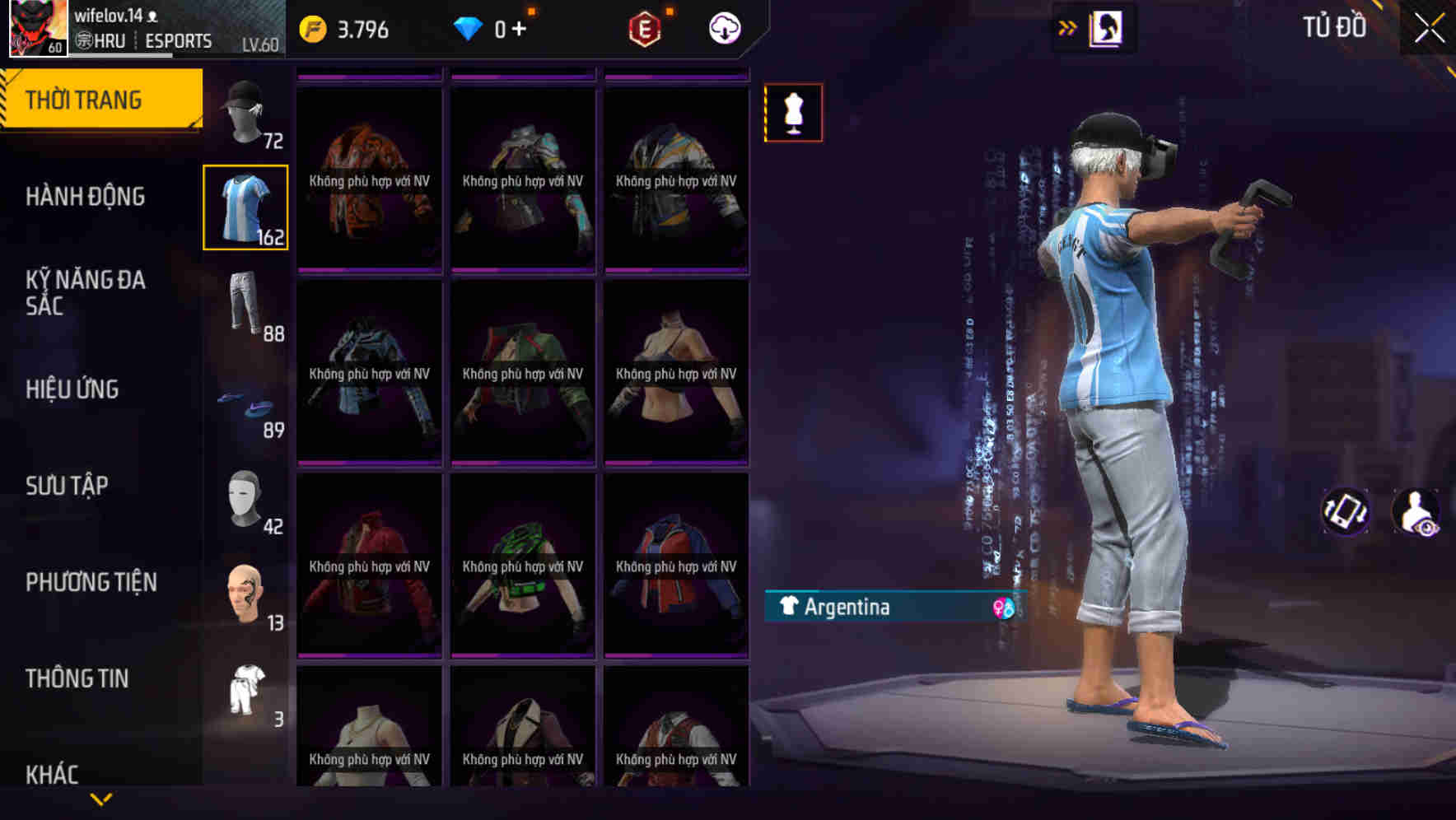The height and width of the screenshot is (820, 1456).
Task: Switch character gender with pink-blue toggle
Action: coord(1004,608)
